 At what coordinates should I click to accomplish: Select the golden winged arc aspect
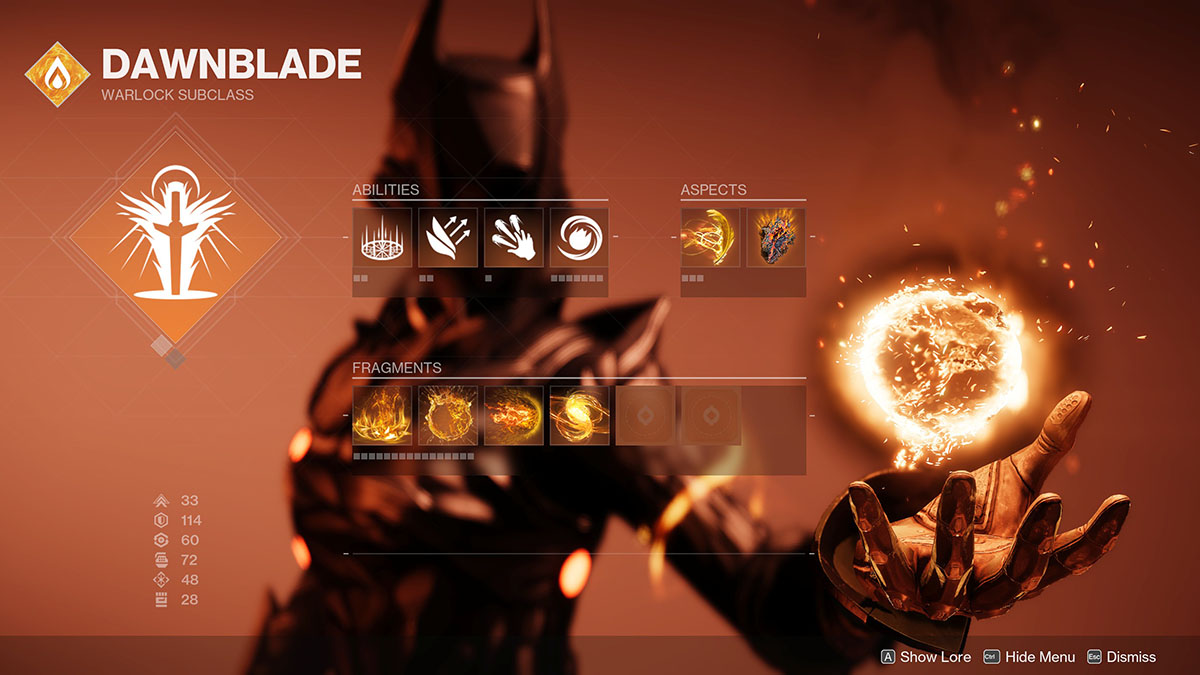(710, 237)
